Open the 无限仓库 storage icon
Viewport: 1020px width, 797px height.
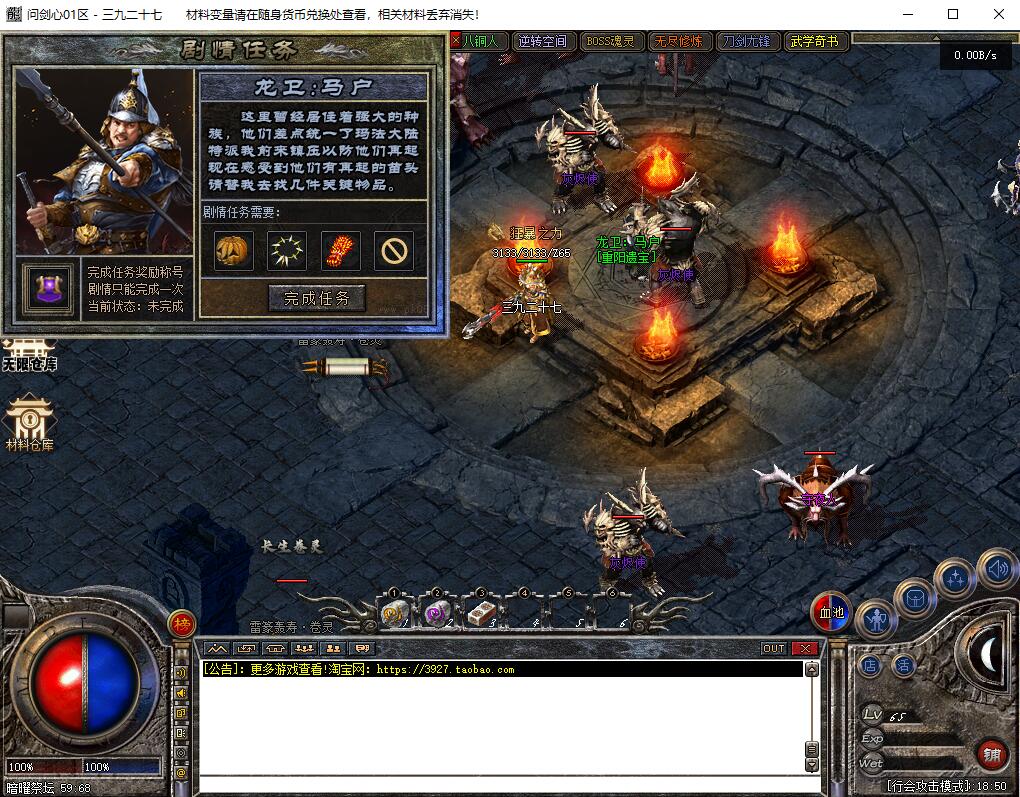coord(29,355)
